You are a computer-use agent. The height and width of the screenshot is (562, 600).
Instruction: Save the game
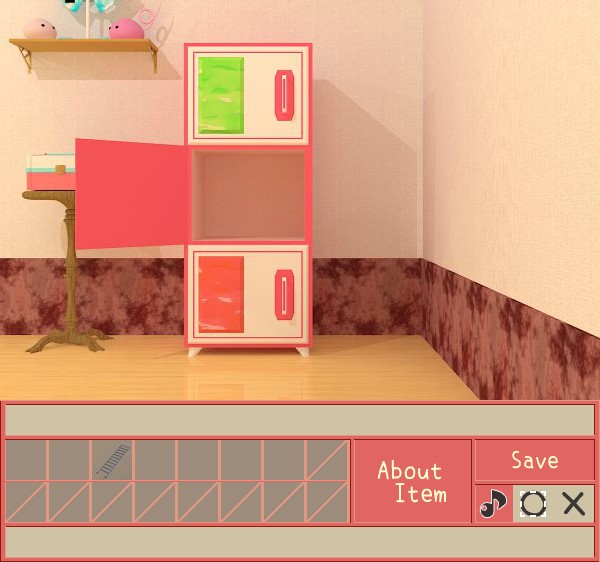(534, 460)
